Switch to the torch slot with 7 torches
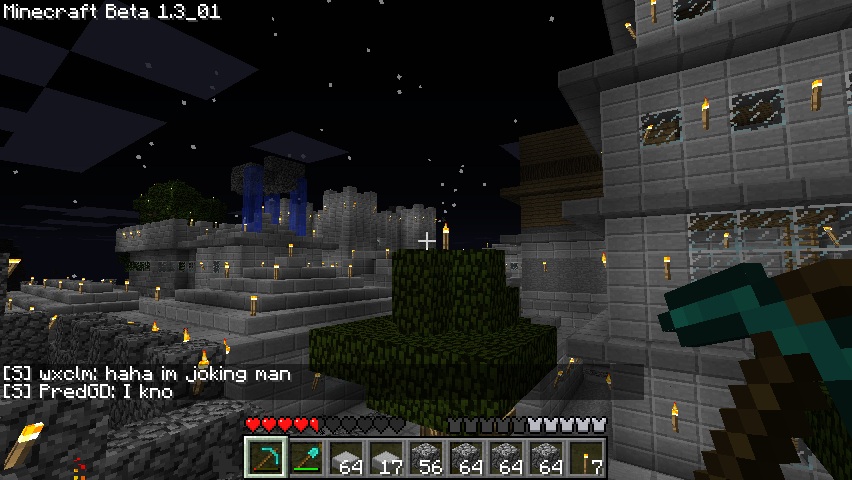 point(585,457)
